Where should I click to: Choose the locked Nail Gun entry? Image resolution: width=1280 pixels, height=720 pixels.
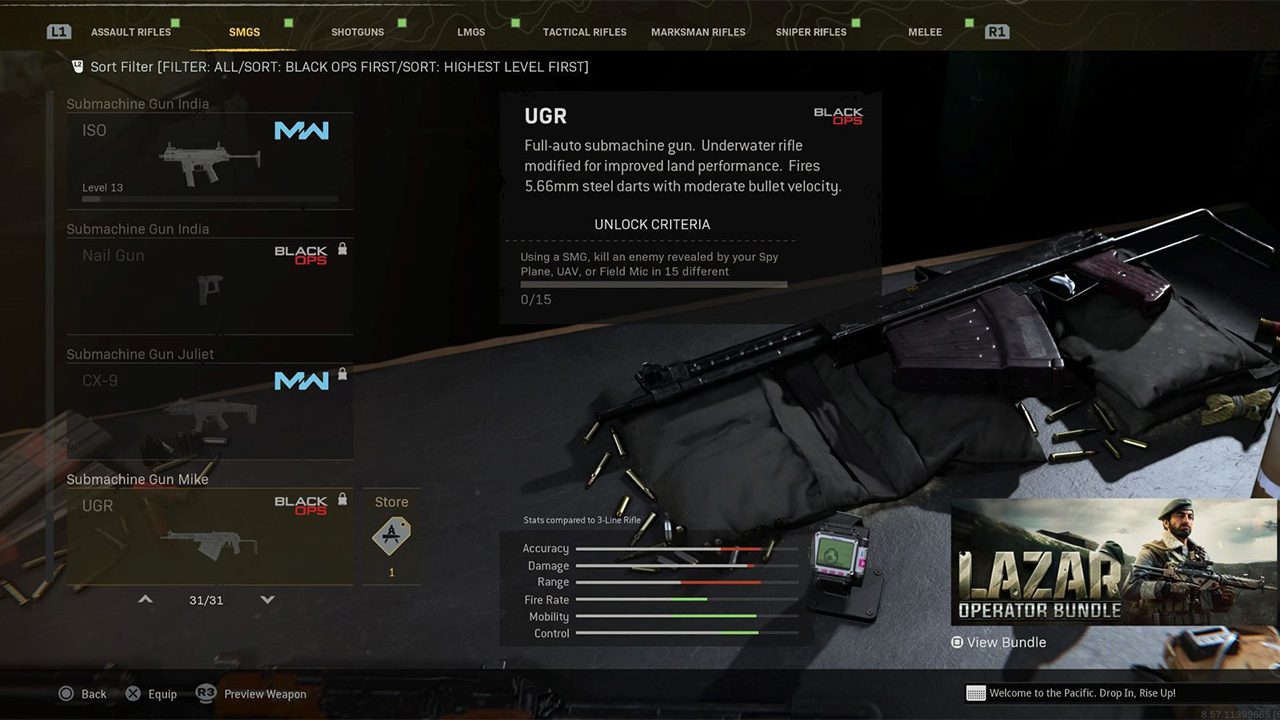click(210, 286)
